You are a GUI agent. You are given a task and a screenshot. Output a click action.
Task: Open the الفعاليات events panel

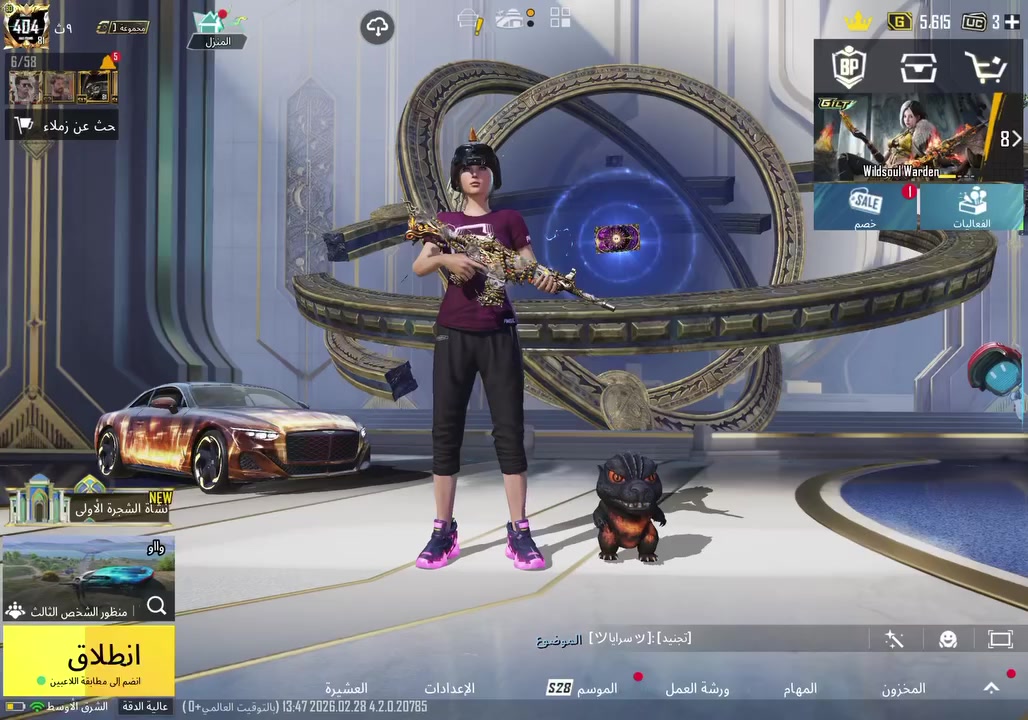click(x=971, y=208)
